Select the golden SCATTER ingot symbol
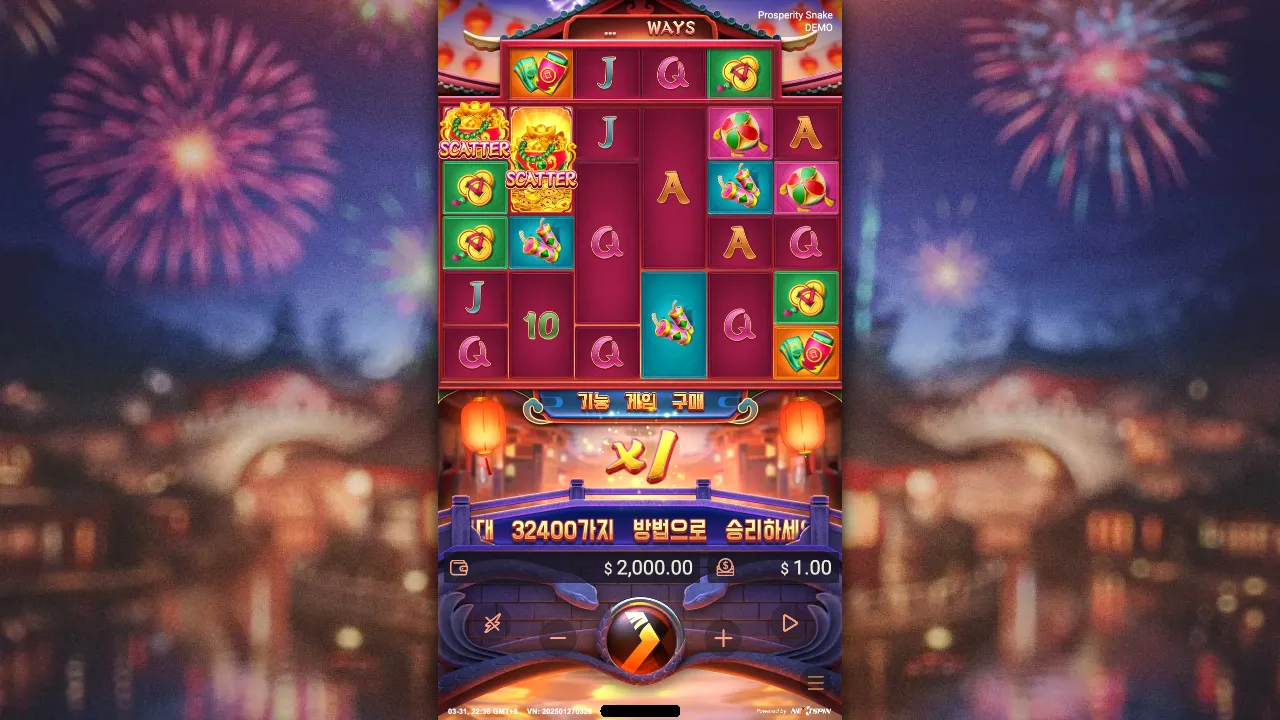The height and width of the screenshot is (720, 1280). 542,160
